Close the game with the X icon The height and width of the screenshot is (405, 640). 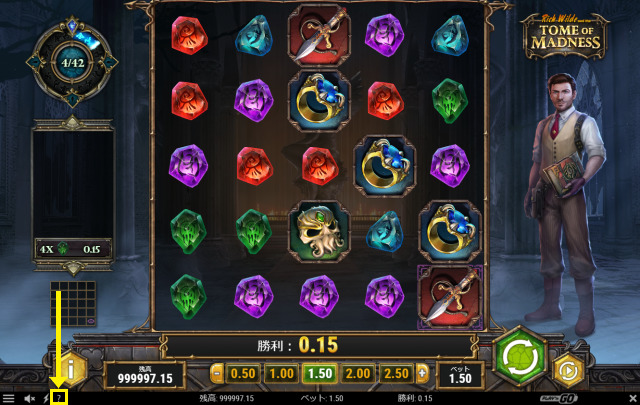(x=631, y=398)
